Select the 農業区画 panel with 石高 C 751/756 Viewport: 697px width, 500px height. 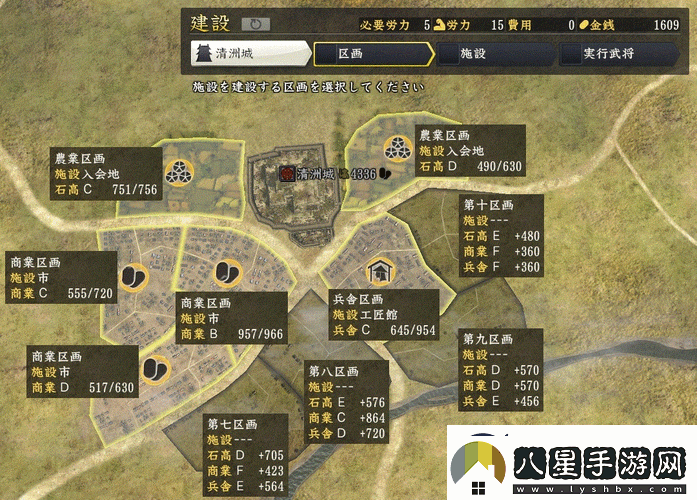click(x=105, y=174)
